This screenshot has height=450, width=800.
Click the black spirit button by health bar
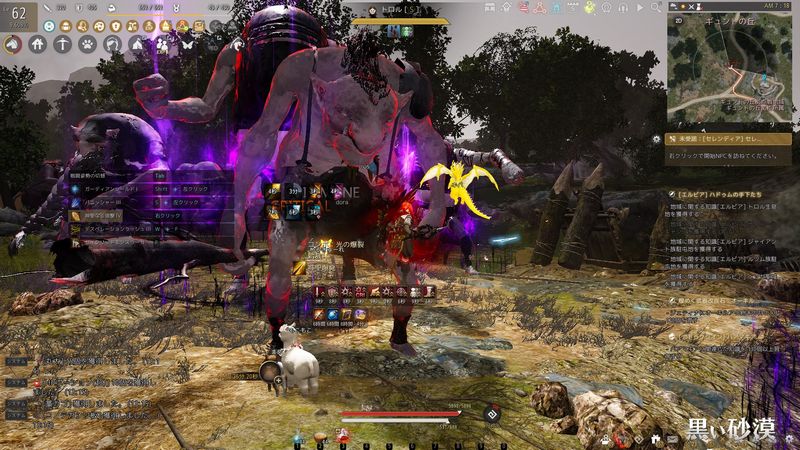[492, 413]
